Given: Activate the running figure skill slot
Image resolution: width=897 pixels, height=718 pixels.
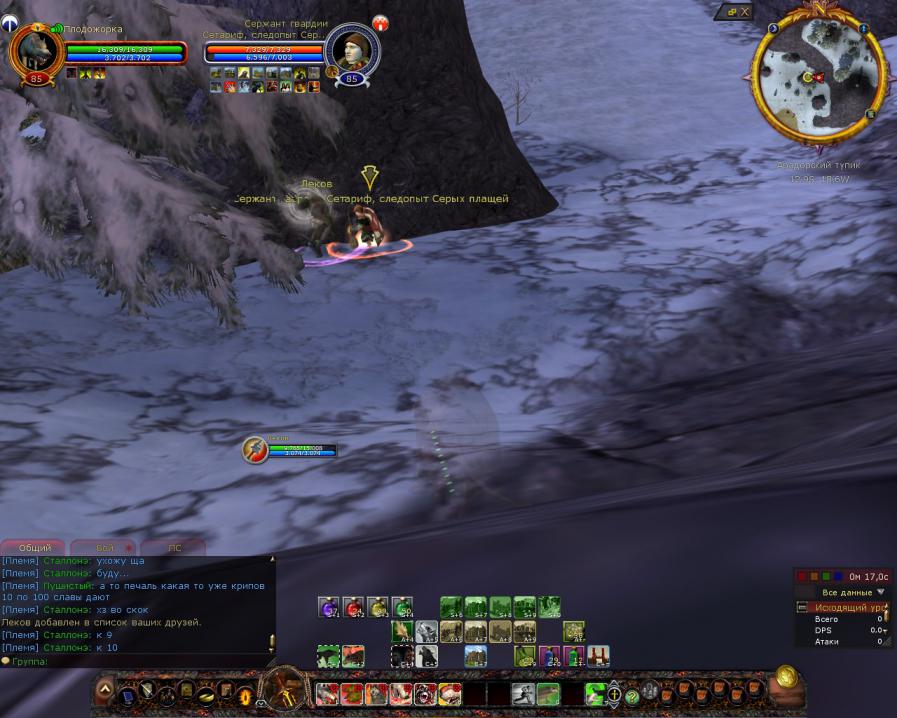Looking at the screenshot, I should 523,694.
